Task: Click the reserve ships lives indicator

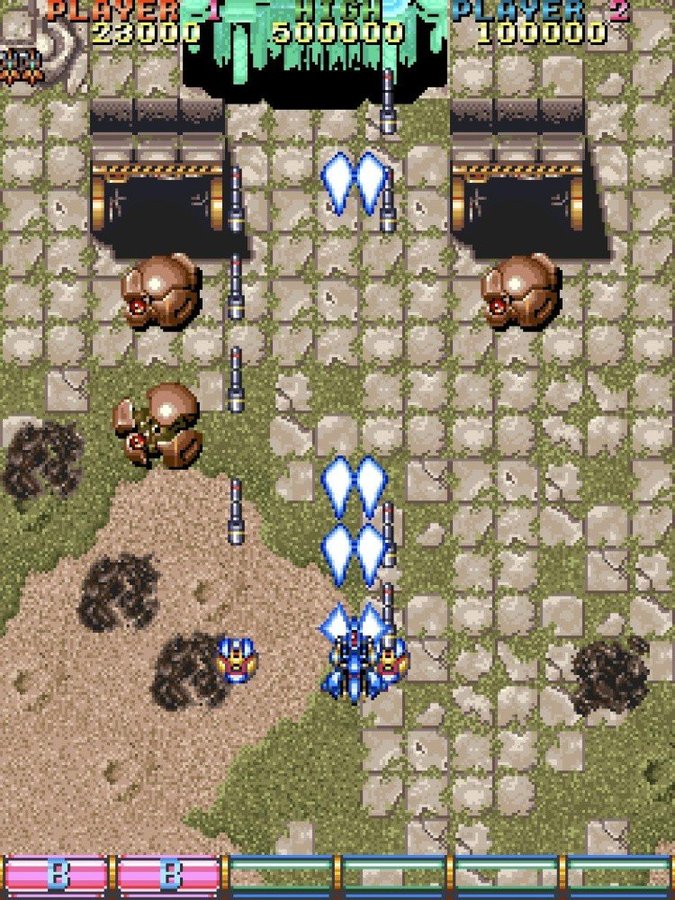Action: [18, 64]
